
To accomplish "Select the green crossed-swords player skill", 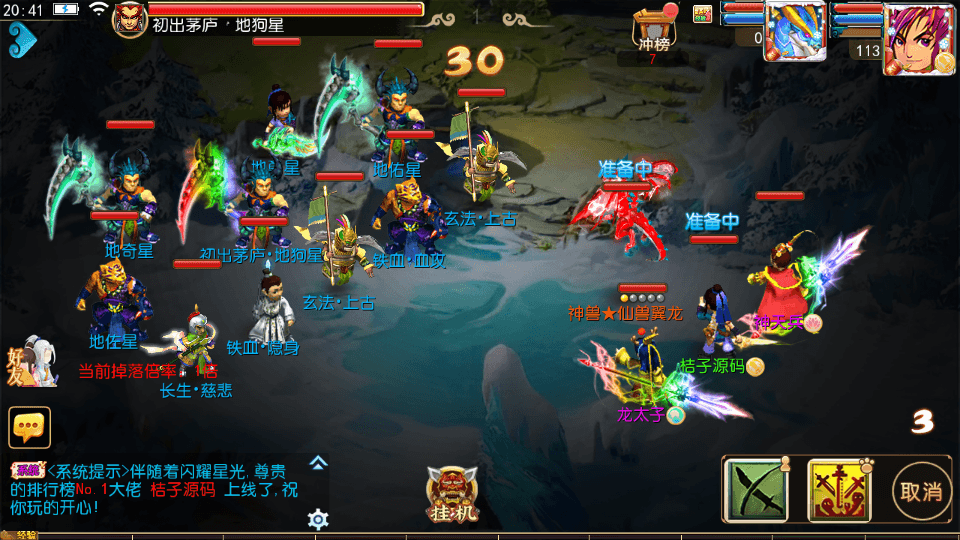I will pyautogui.click(x=757, y=490).
